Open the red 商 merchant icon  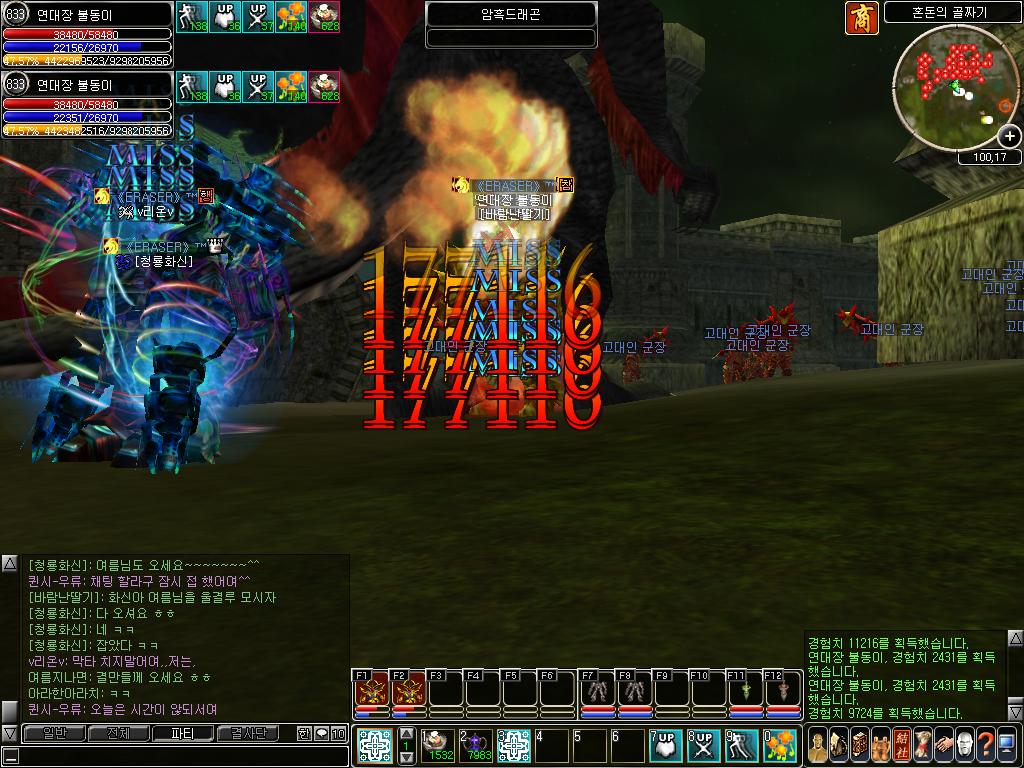click(x=861, y=17)
